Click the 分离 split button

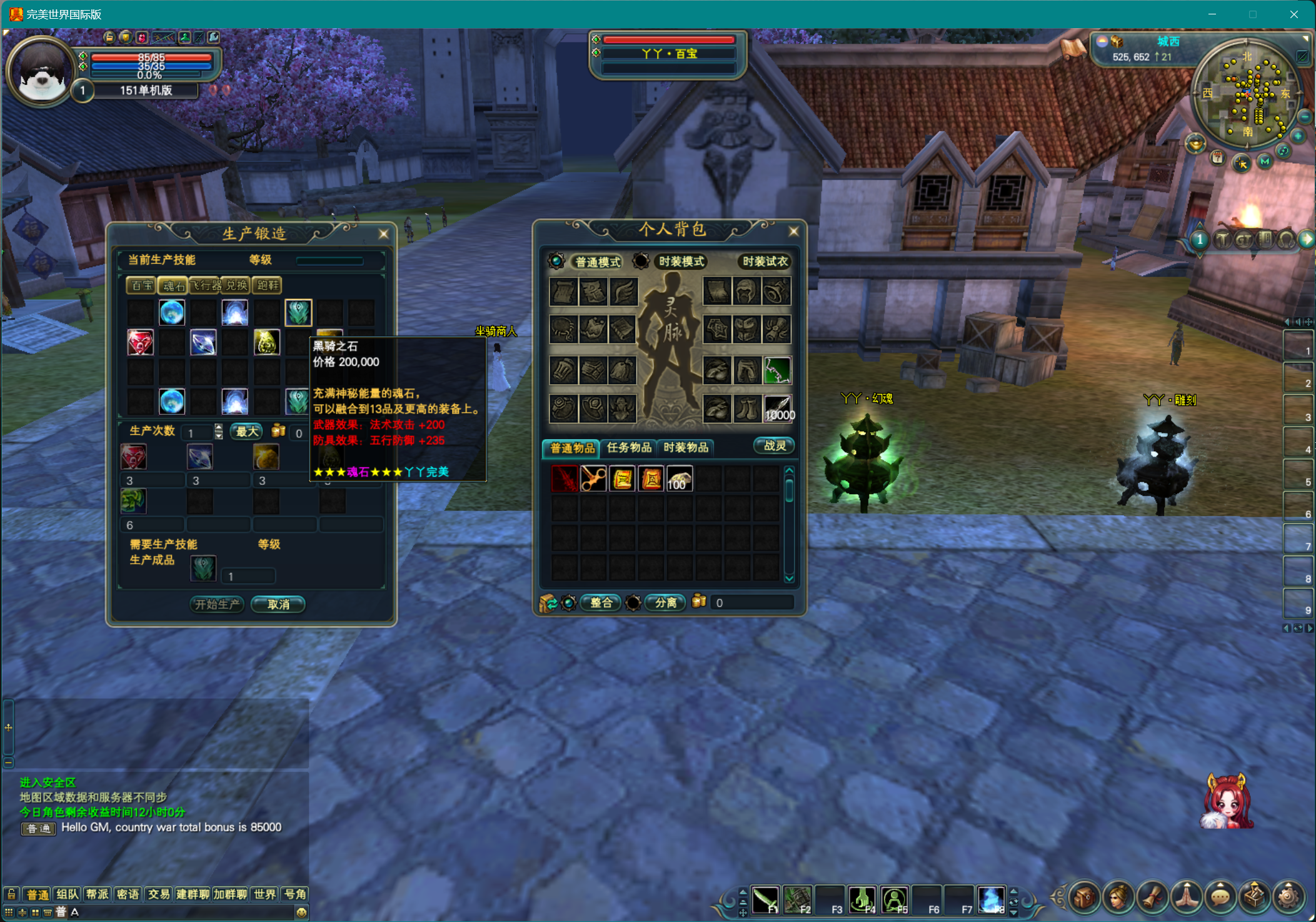coord(665,603)
